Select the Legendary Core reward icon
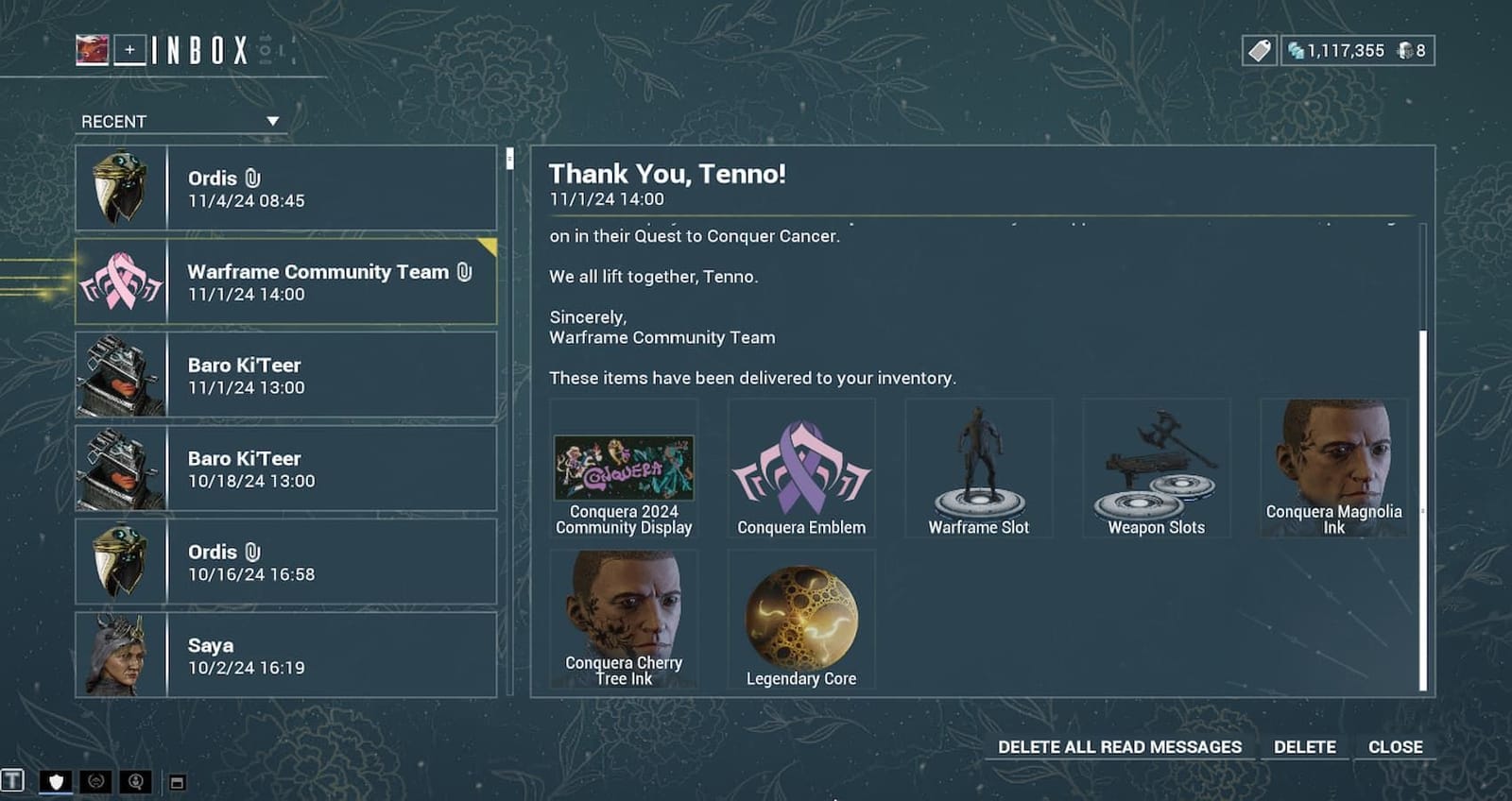 (x=801, y=614)
